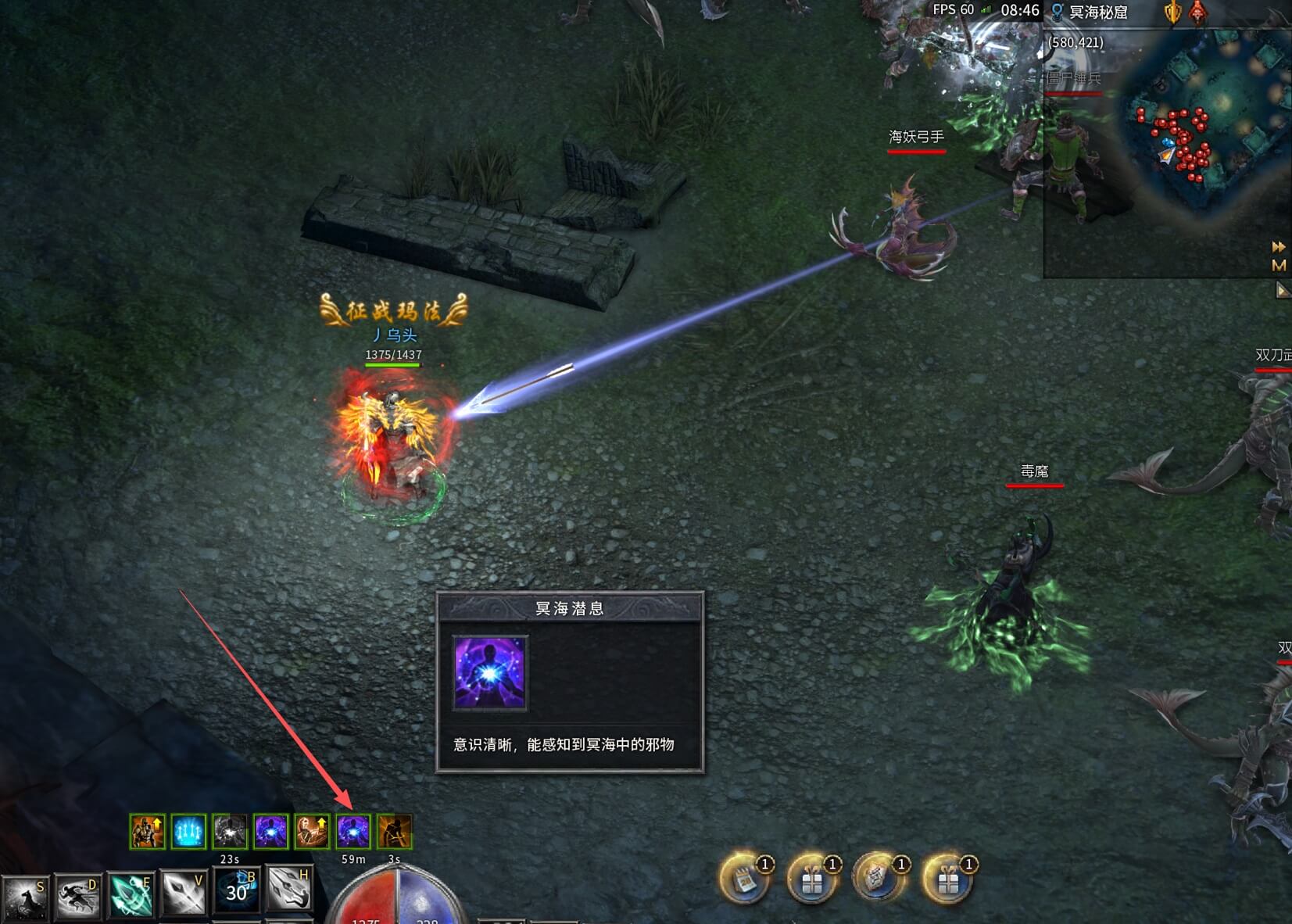Click the red demon icon above minimap
The height and width of the screenshot is (924, 1292).
[1197, 13]
